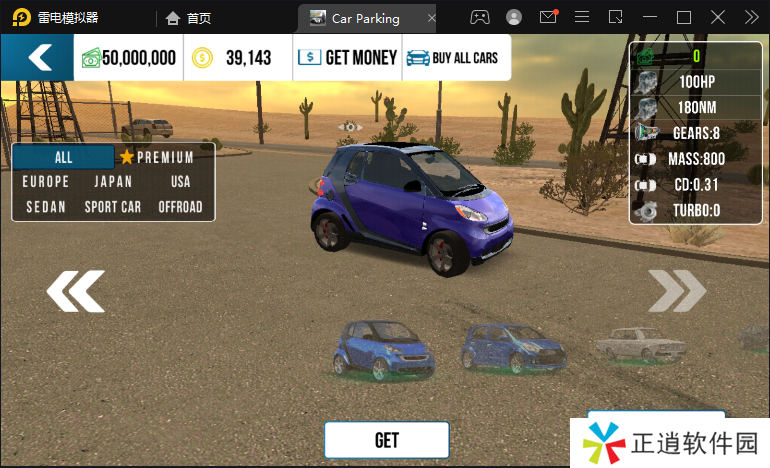The height and width of the screenshot is (468, 770).
Task: Select the blue smart car thumbnail
Action: coord(383,350)
